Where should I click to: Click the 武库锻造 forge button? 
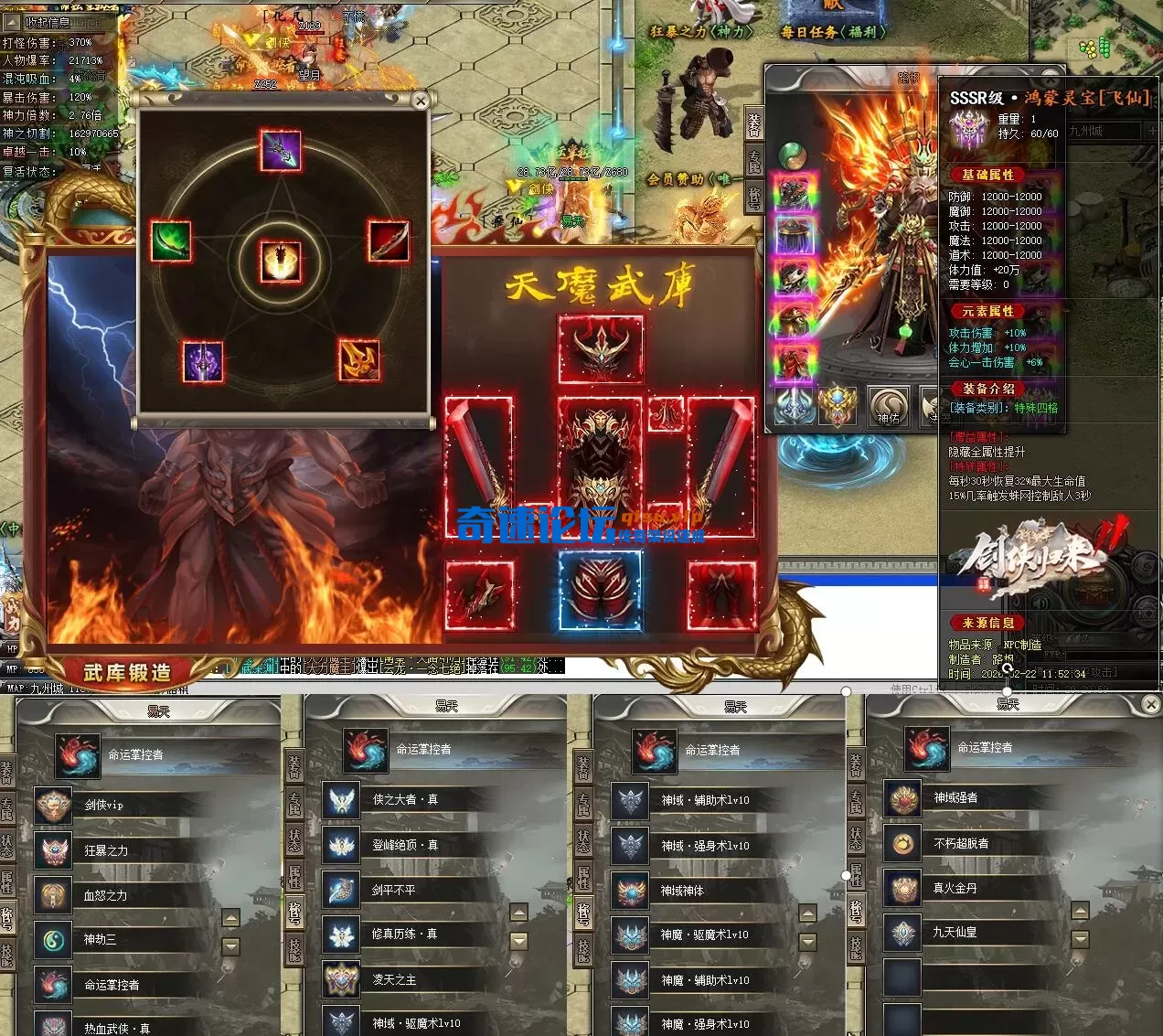[x=127, y=672]
